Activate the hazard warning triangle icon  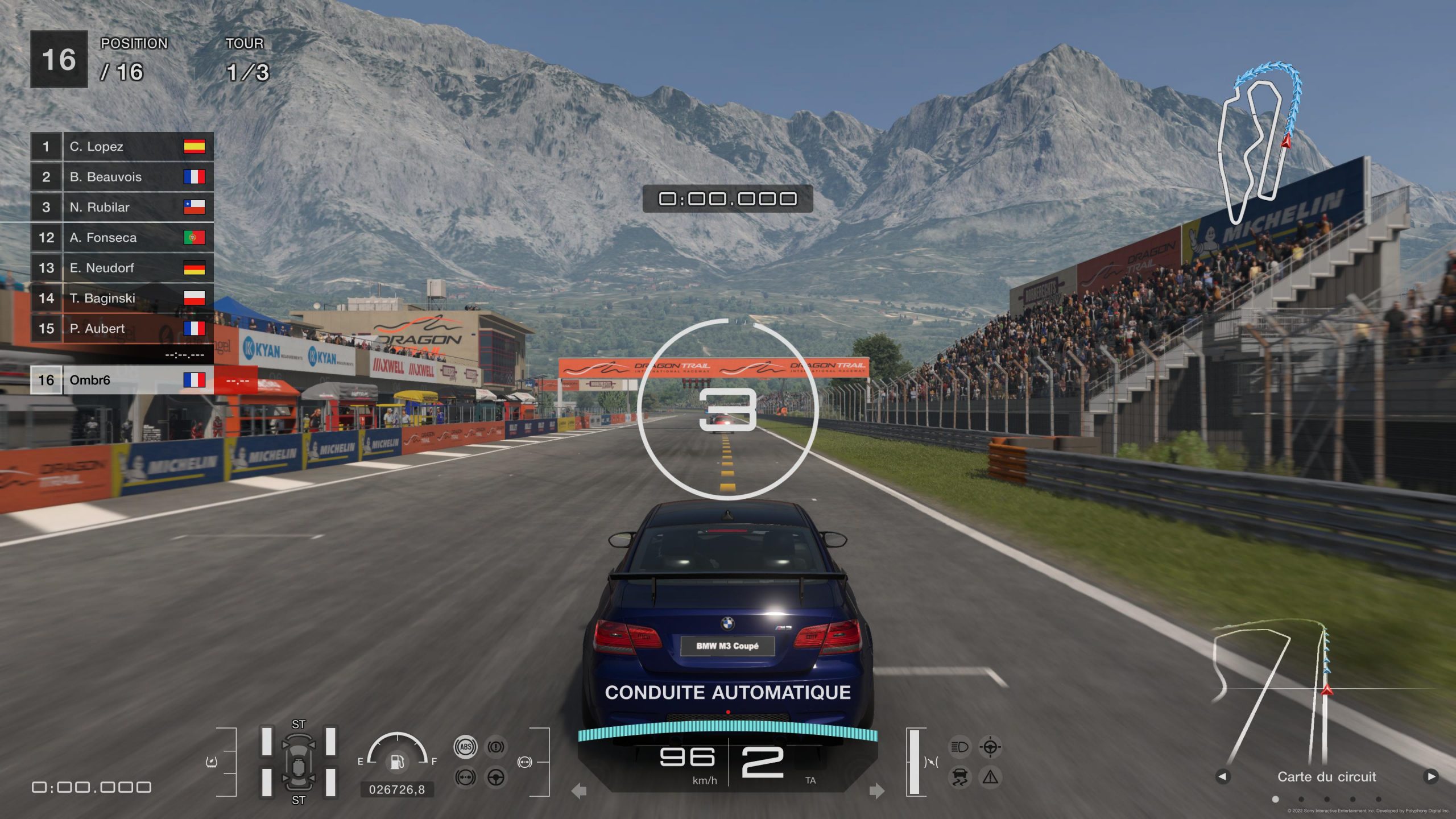click(990, 777)
